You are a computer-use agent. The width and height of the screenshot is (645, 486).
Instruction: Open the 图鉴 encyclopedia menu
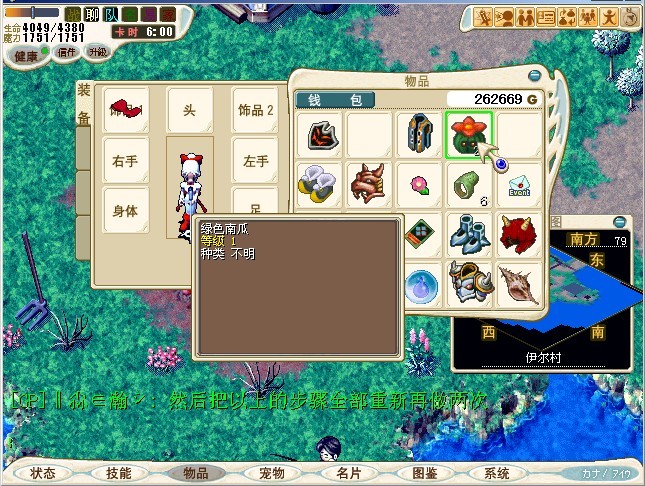point(424,473)
